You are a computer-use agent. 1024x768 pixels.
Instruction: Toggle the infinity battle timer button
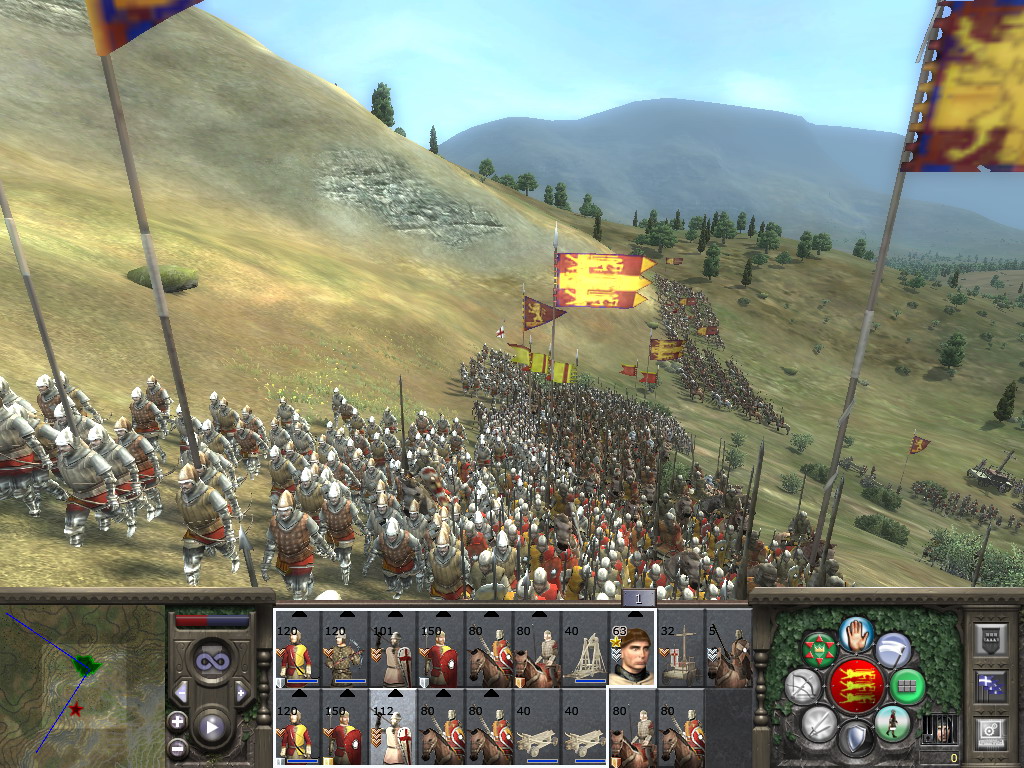click(211, 661)
